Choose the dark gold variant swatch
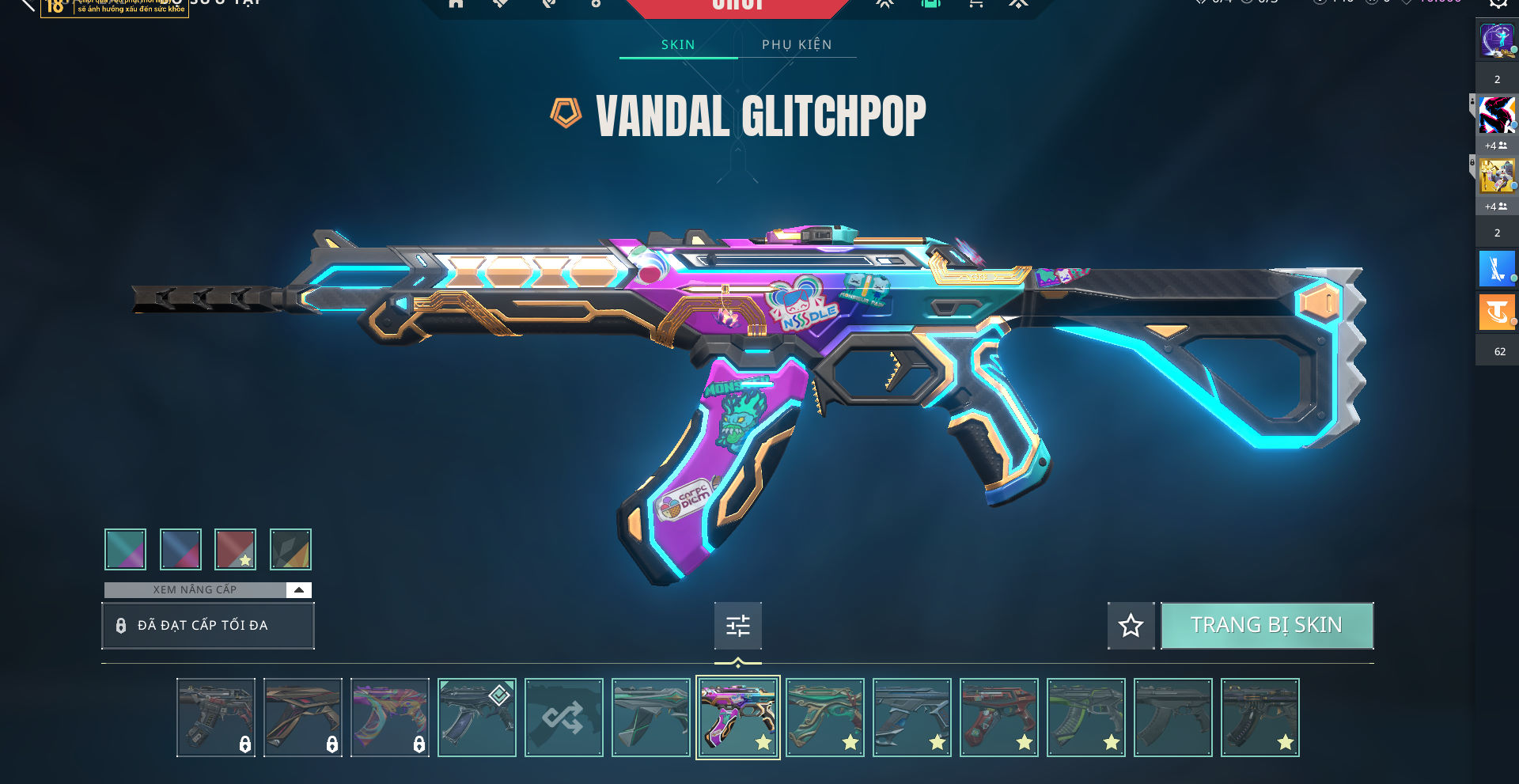 coord(290,549)
